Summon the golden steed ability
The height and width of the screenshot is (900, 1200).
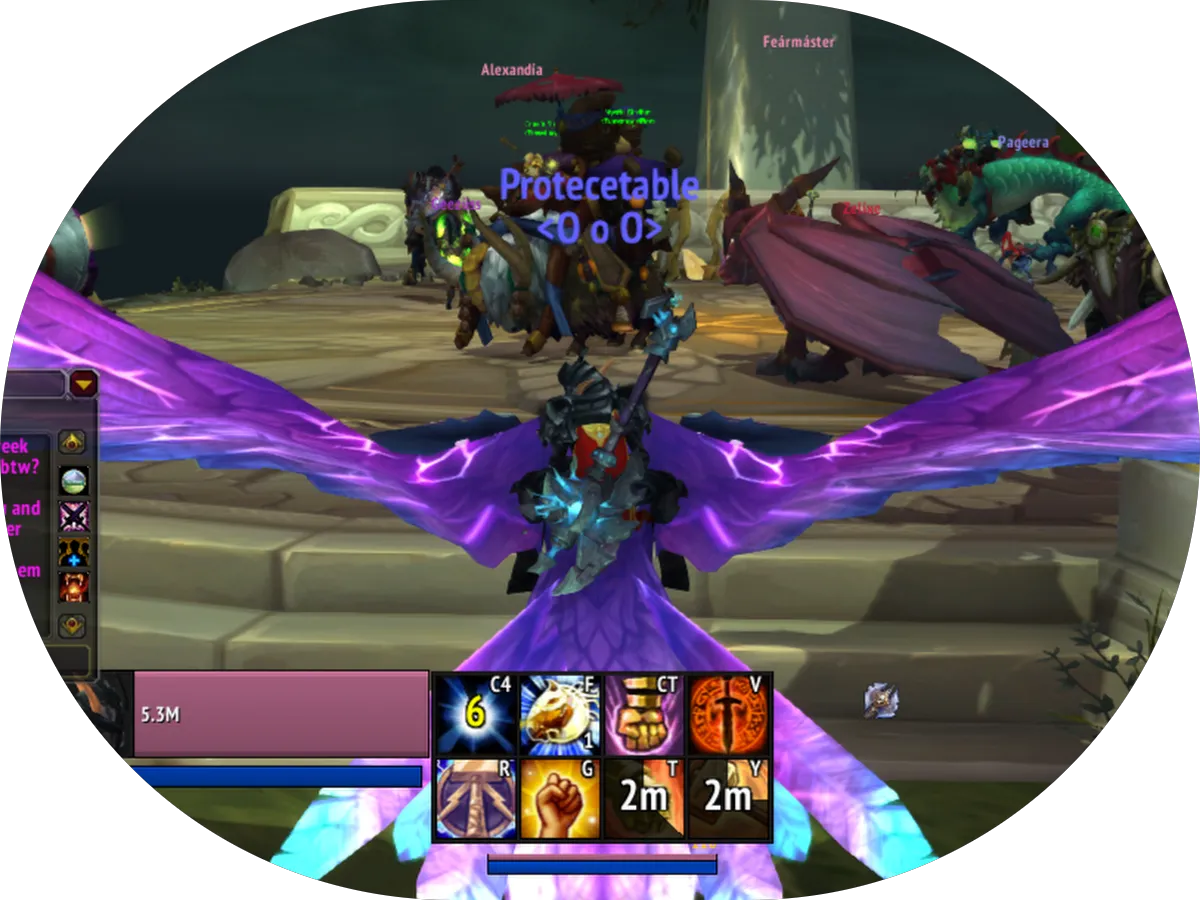pos(560,714)
